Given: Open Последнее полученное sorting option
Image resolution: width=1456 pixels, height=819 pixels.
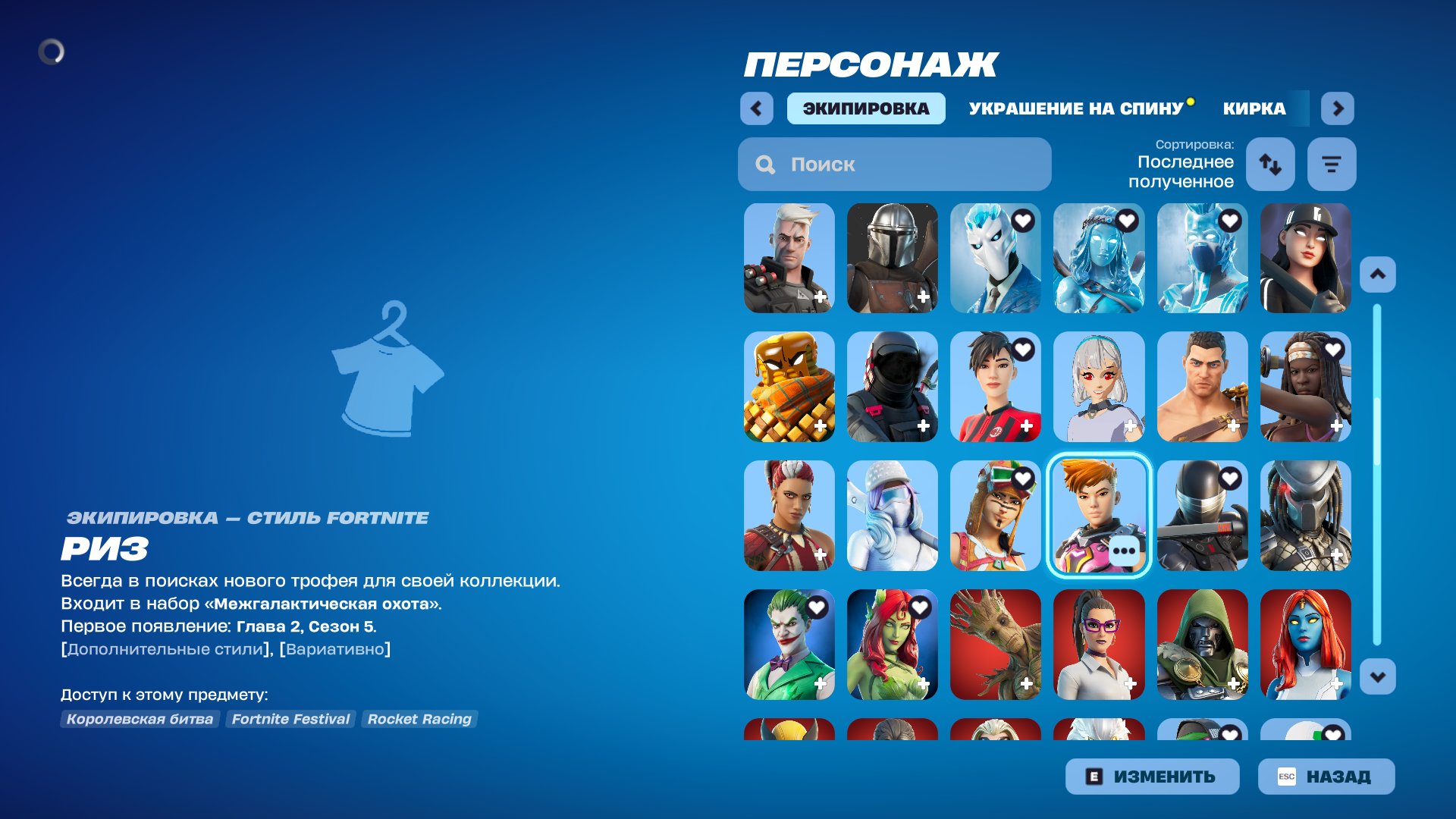Looking at the screenshot, I should 1185,173.
